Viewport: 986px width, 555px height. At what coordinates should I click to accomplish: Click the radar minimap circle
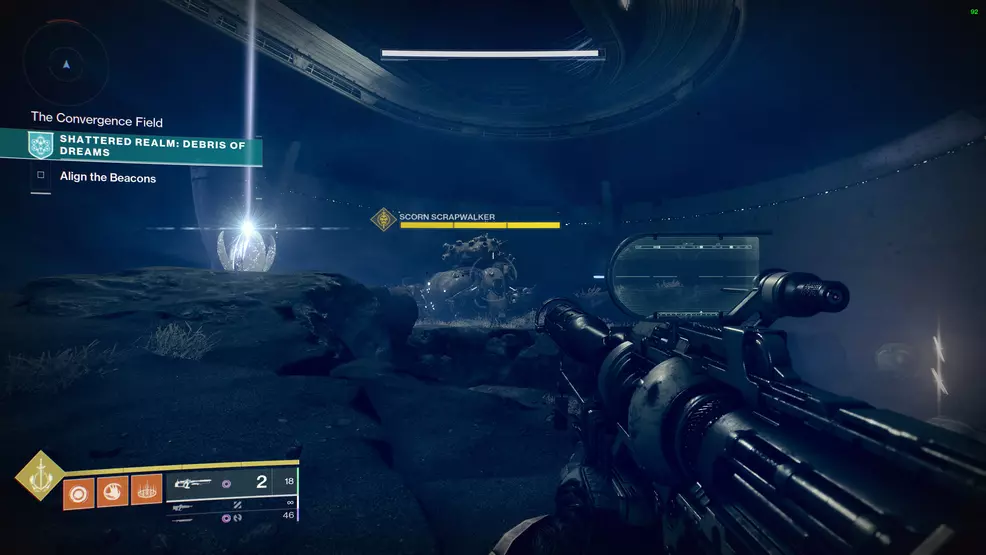pyautogui.click(x=66, y=63)
